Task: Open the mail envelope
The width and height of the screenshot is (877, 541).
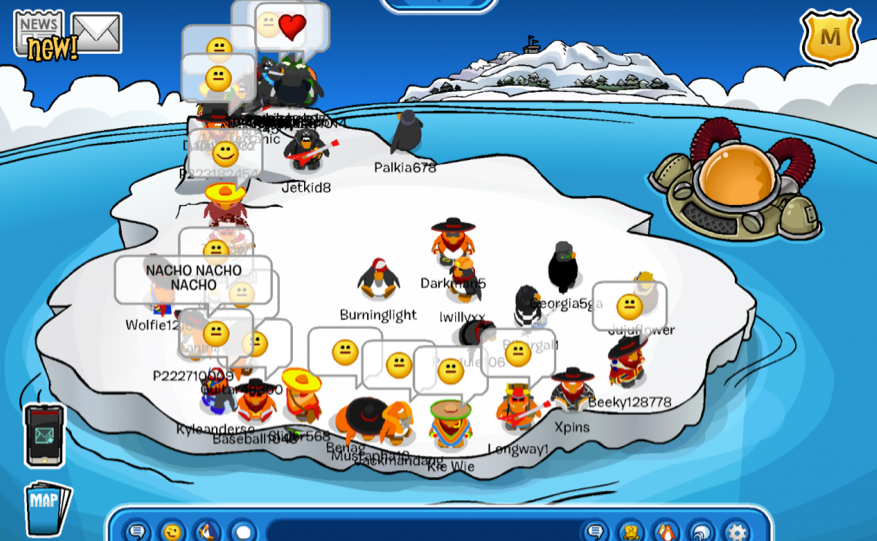Action: pos(96,33)
